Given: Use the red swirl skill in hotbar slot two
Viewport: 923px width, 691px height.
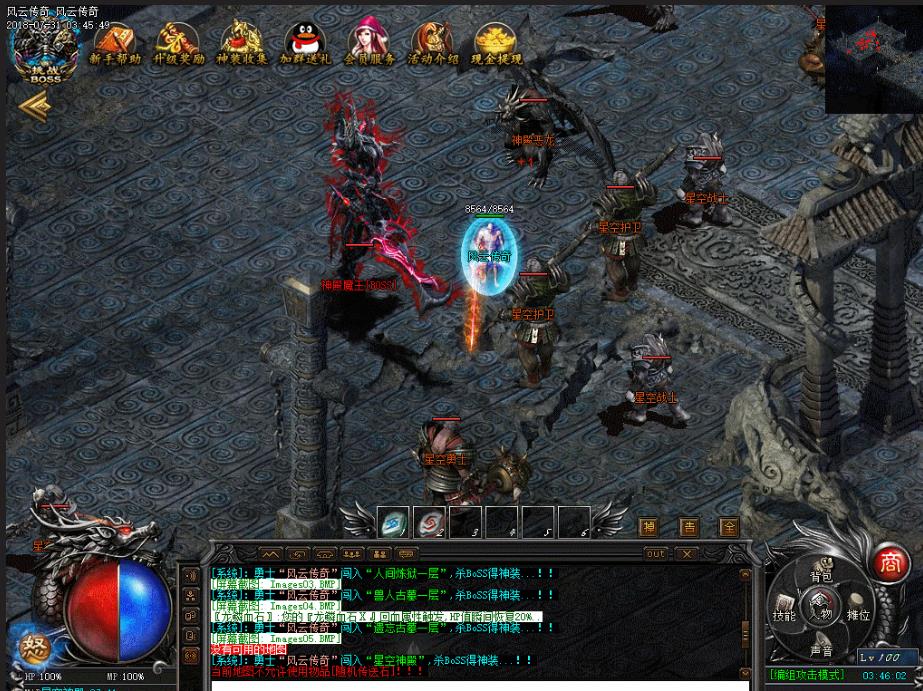Looking at the screenshot, I should click(x=431, y=522).
